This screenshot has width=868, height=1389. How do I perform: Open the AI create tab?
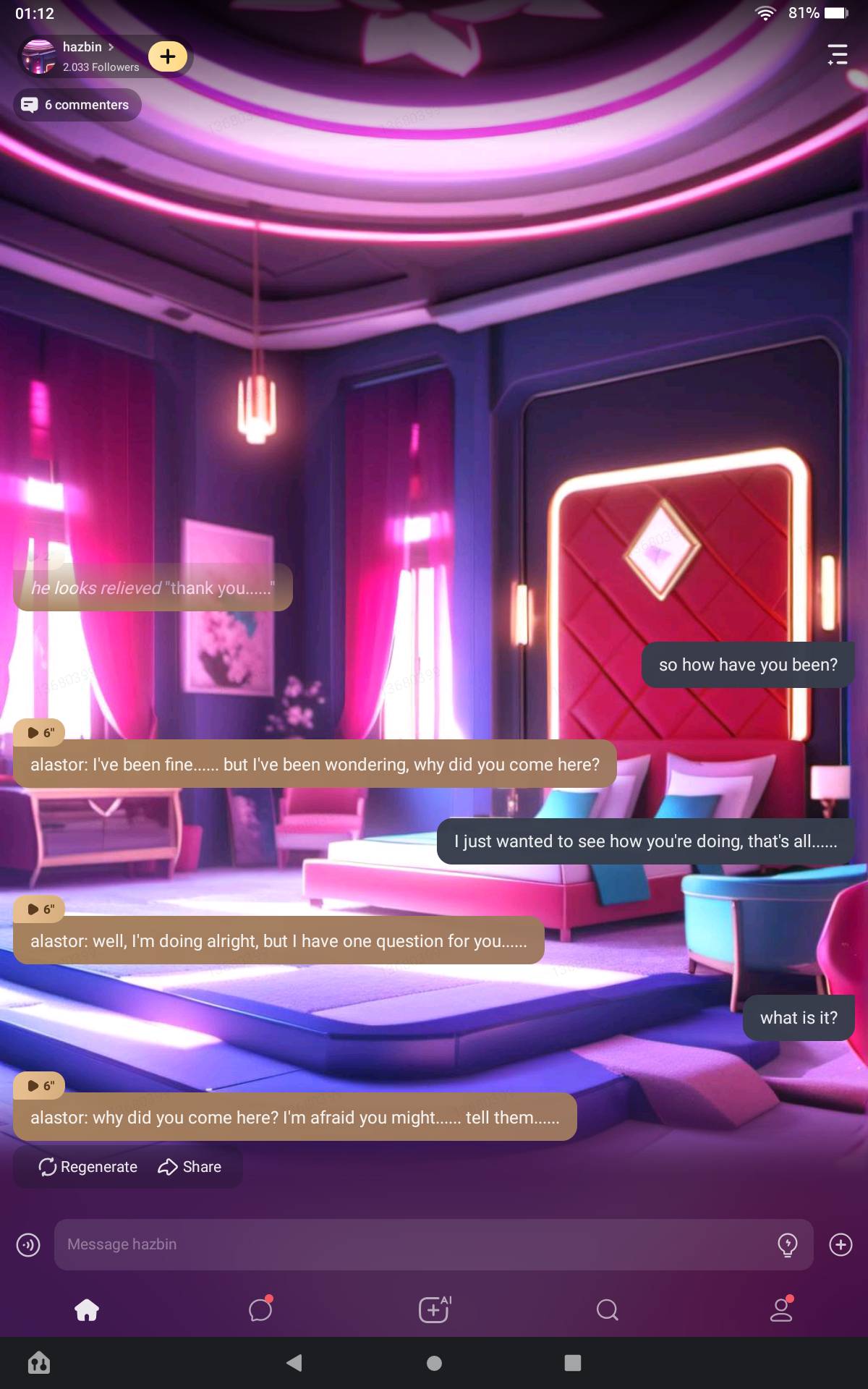pos(434,1309)
